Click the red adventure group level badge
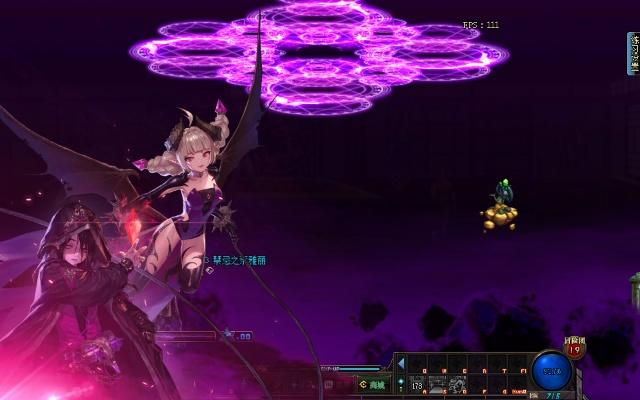640x400 pixels. pyautogui.click(x=574, y=349)
